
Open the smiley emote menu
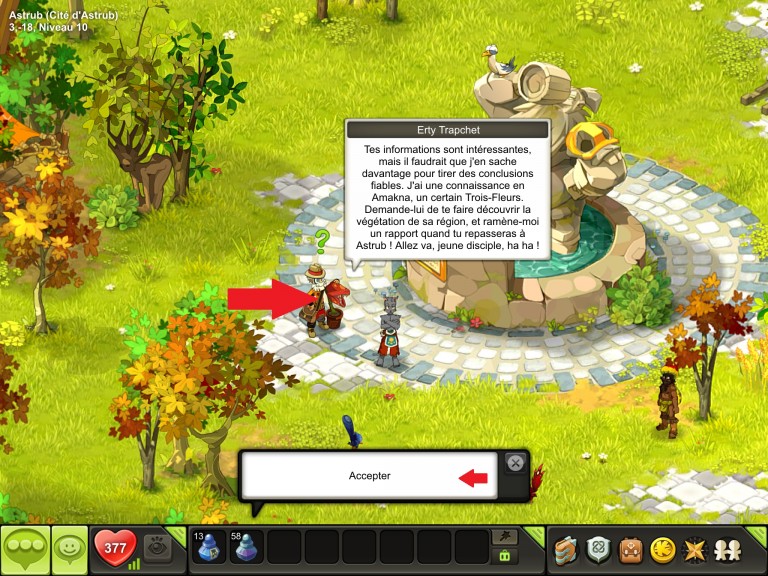(69, 549)
